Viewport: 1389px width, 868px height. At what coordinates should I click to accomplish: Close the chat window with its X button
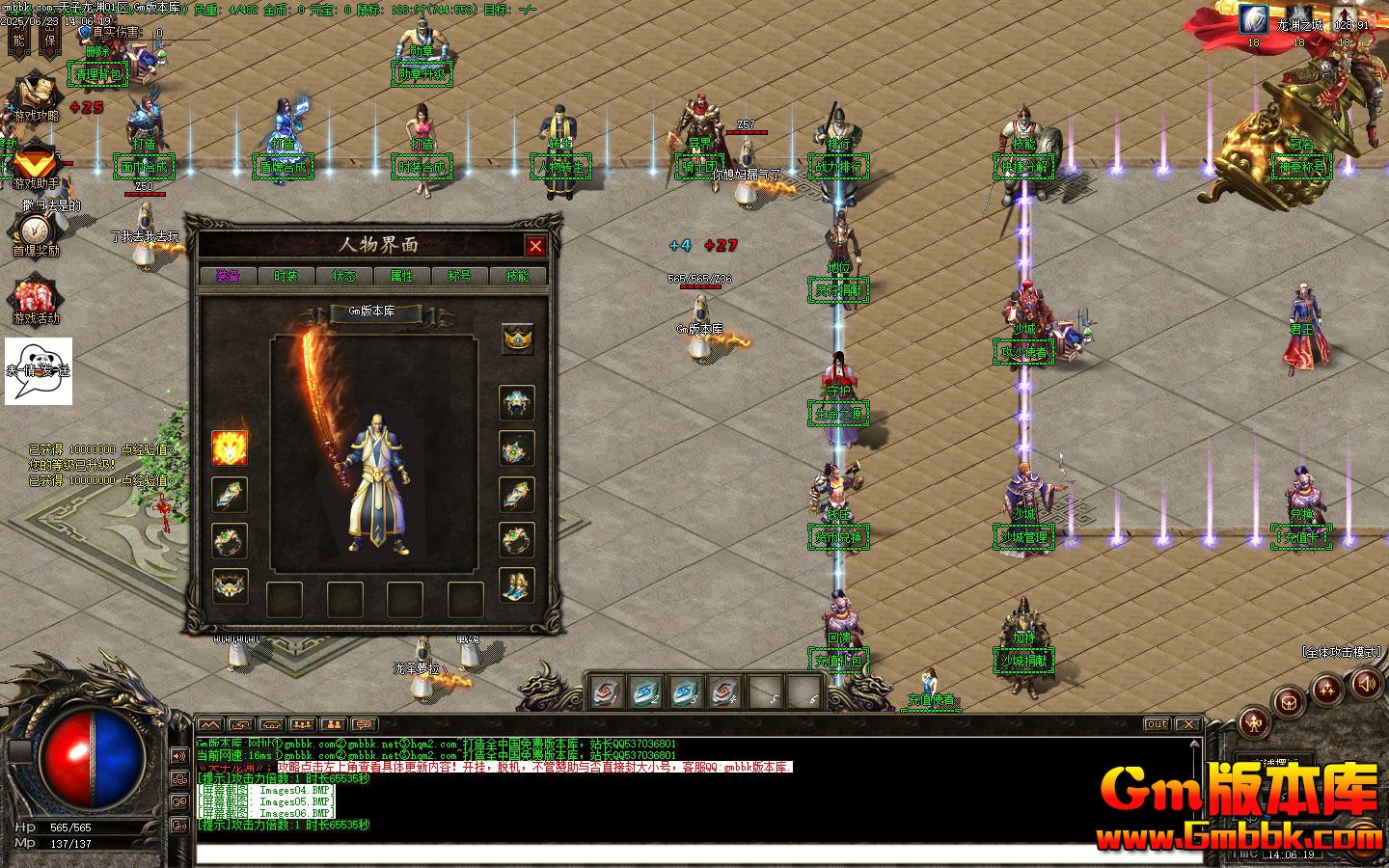point(1187,724)
